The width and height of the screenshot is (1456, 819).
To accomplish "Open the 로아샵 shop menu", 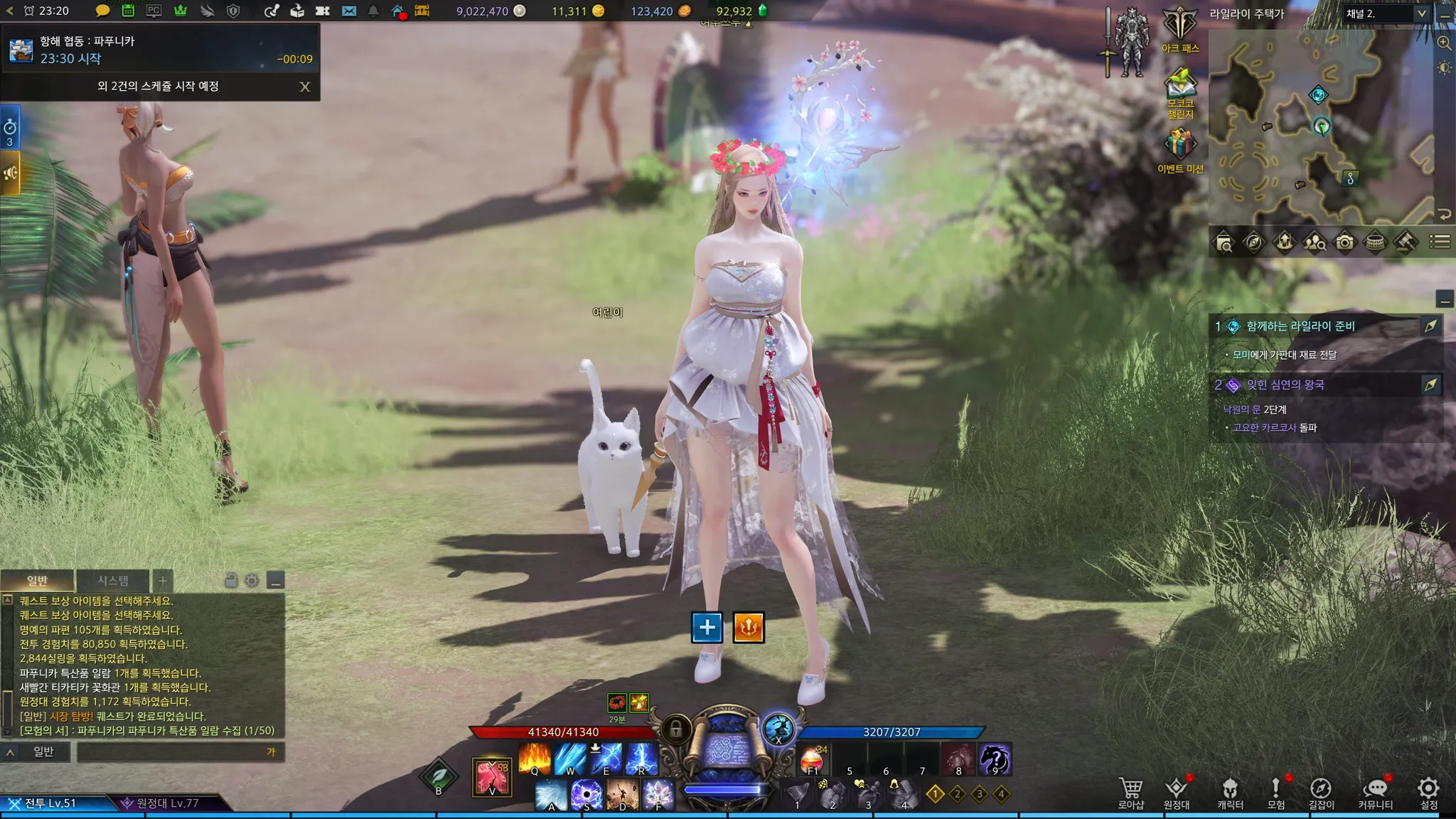I will (1130, 793).
